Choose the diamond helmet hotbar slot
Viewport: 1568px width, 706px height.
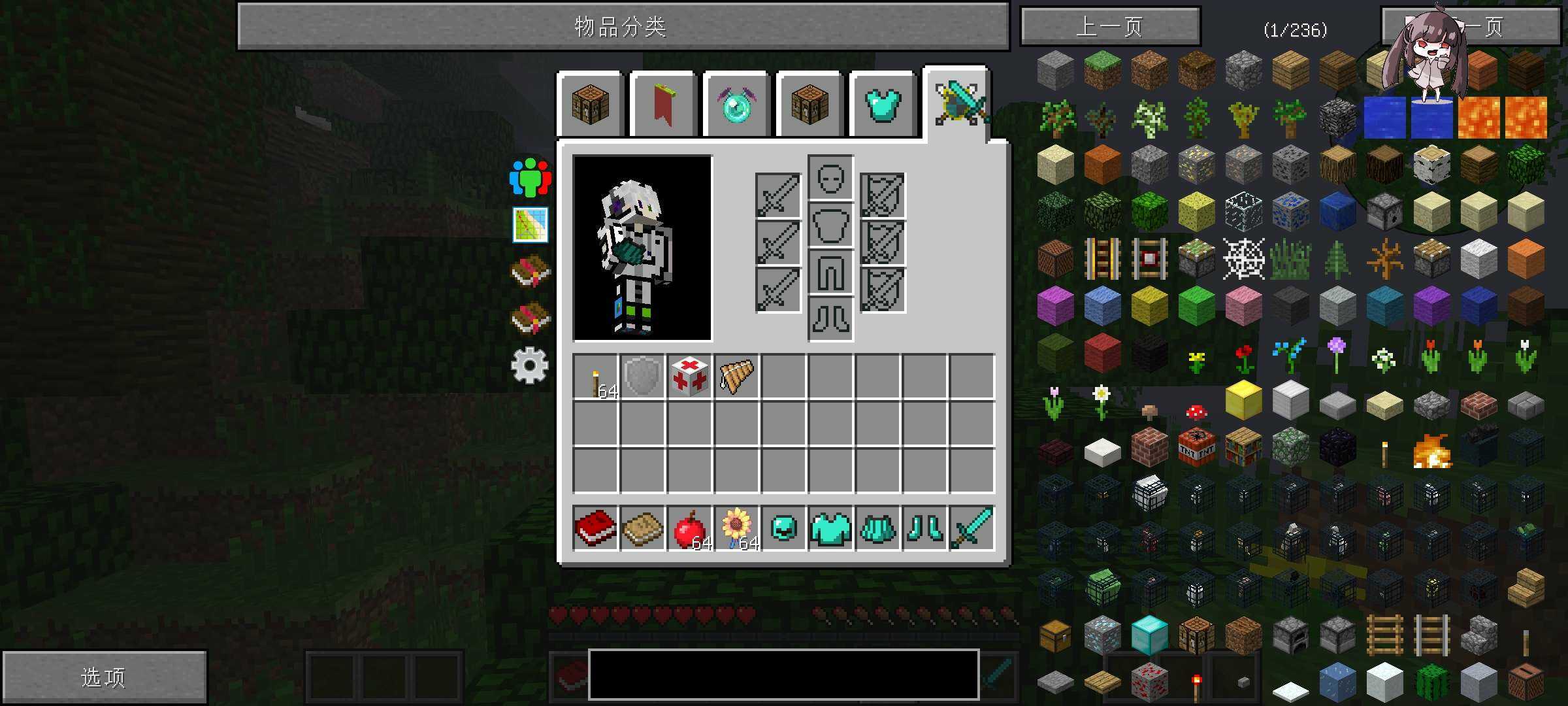[x=783, y=528]
